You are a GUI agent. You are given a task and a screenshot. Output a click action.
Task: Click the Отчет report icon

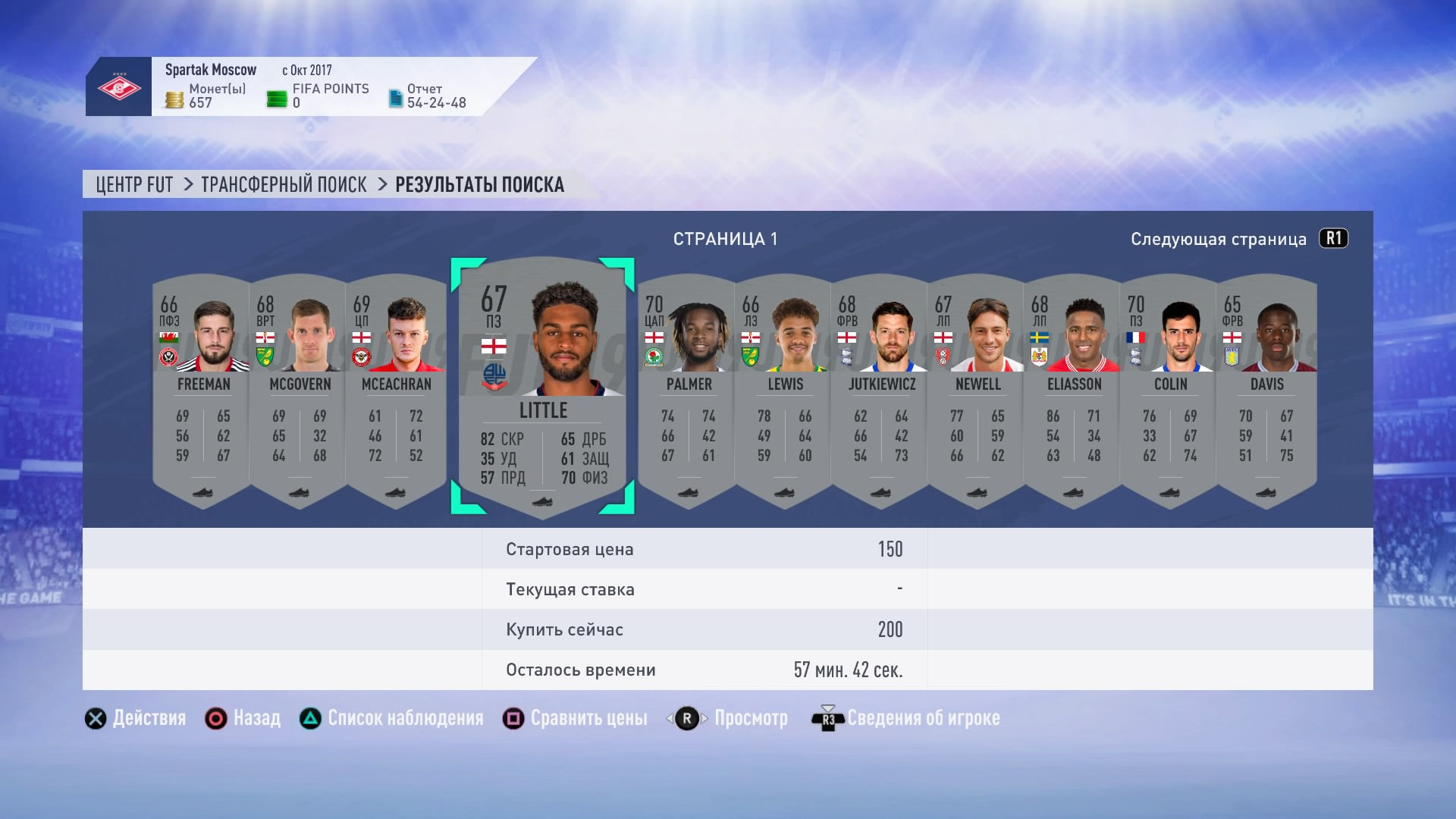(x=397, y=98)
